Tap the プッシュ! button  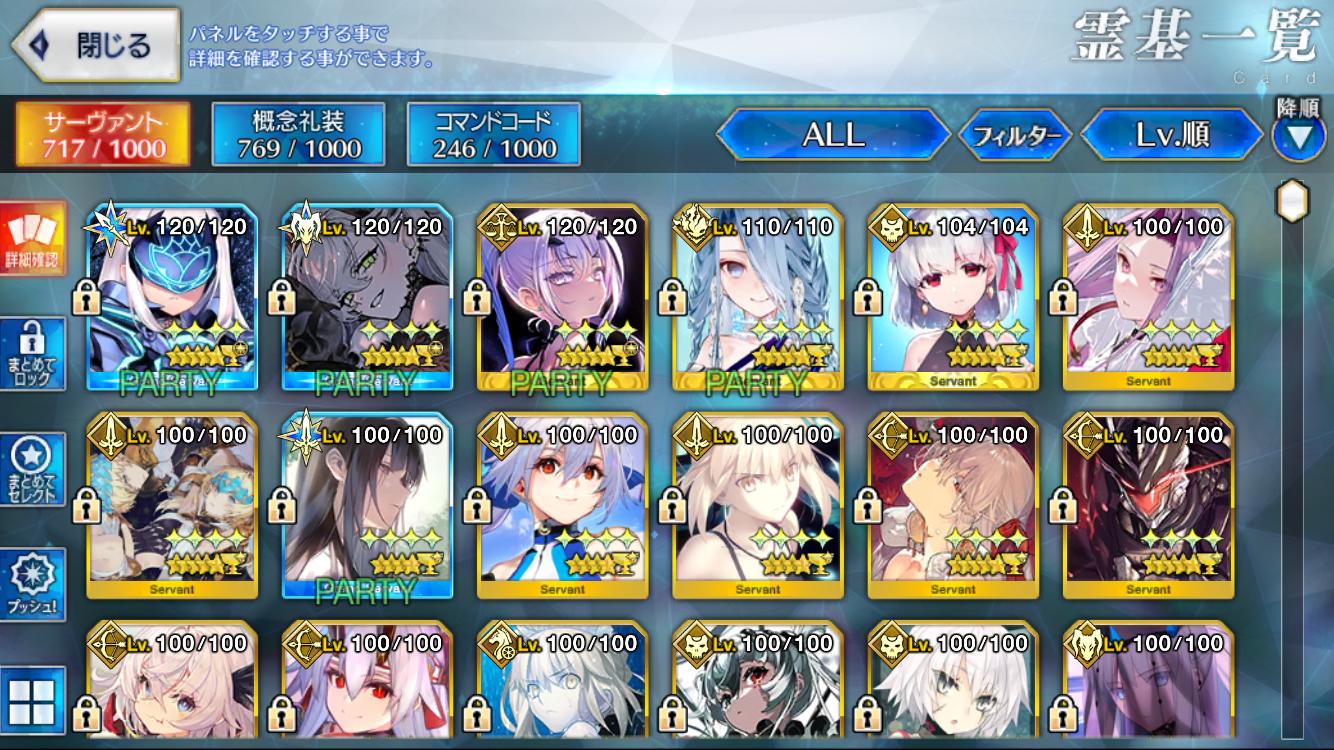click(32, 584)
